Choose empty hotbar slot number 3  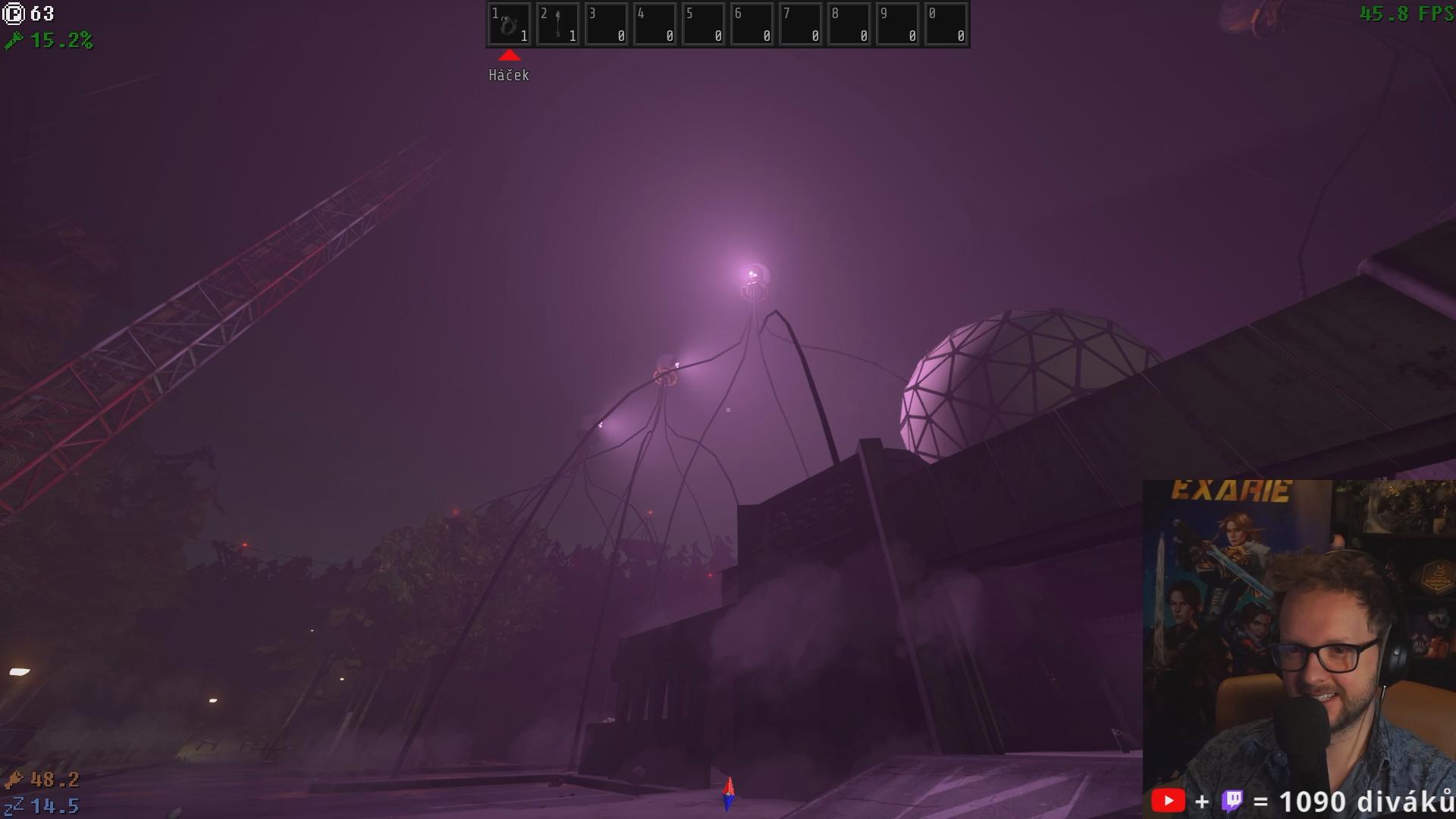coord(606,25)
